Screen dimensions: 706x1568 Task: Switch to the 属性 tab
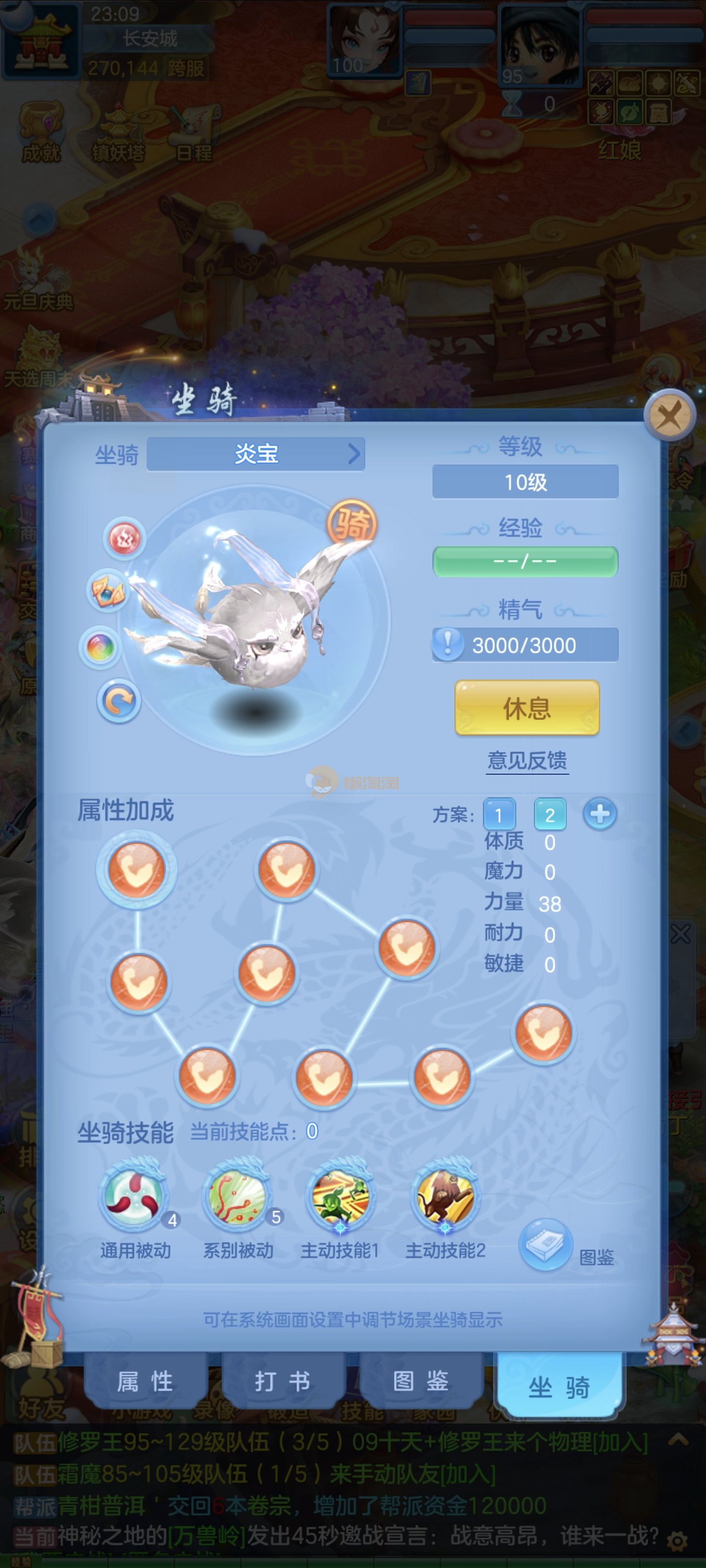tap(145, 1381)
